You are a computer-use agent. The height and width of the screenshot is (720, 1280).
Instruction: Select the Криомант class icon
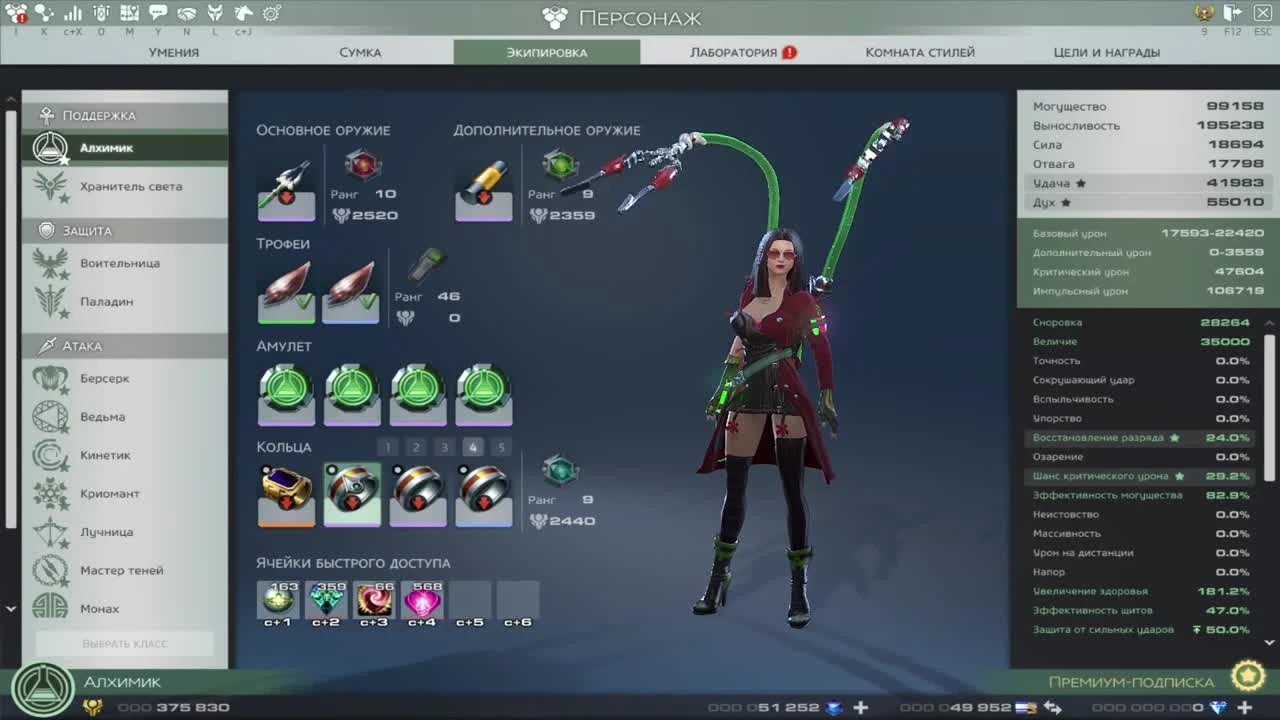[x=47, y=493]
